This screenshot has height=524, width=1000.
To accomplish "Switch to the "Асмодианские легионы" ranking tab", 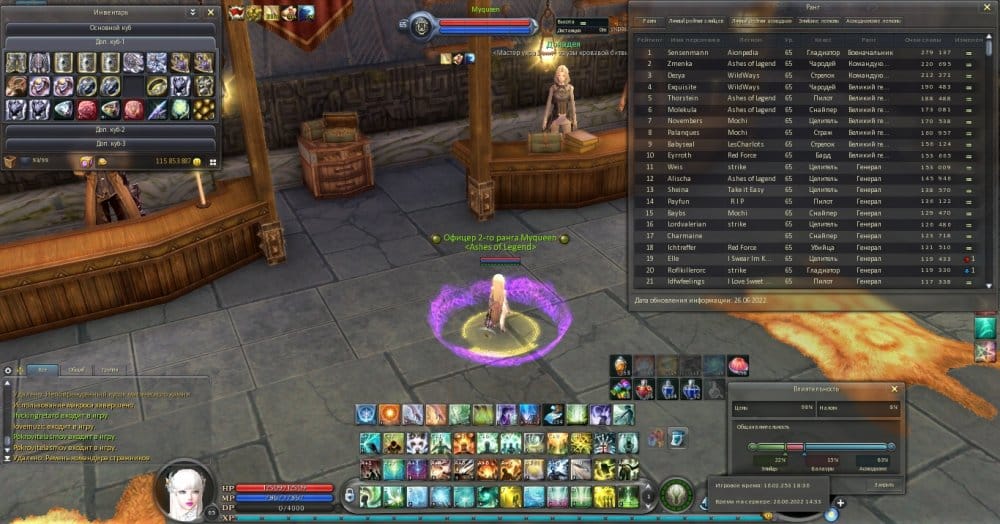I will tap(873, 20).
